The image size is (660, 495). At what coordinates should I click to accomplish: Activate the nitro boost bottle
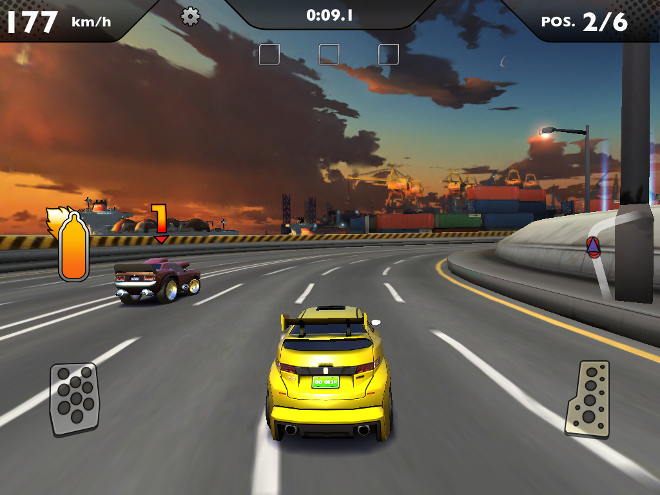click(x=72, y=246)
